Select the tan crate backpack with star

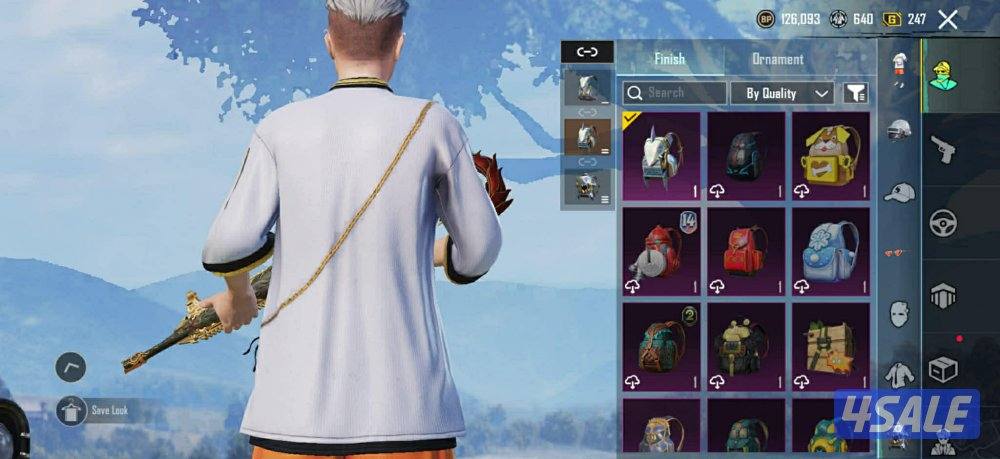tap(831, 346)
